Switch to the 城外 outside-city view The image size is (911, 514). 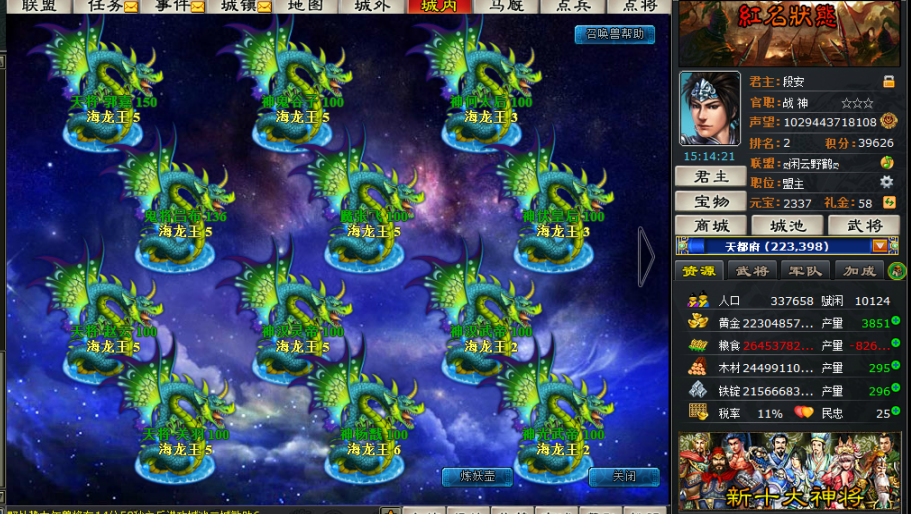pyautogui.click(x=372, y=6)
